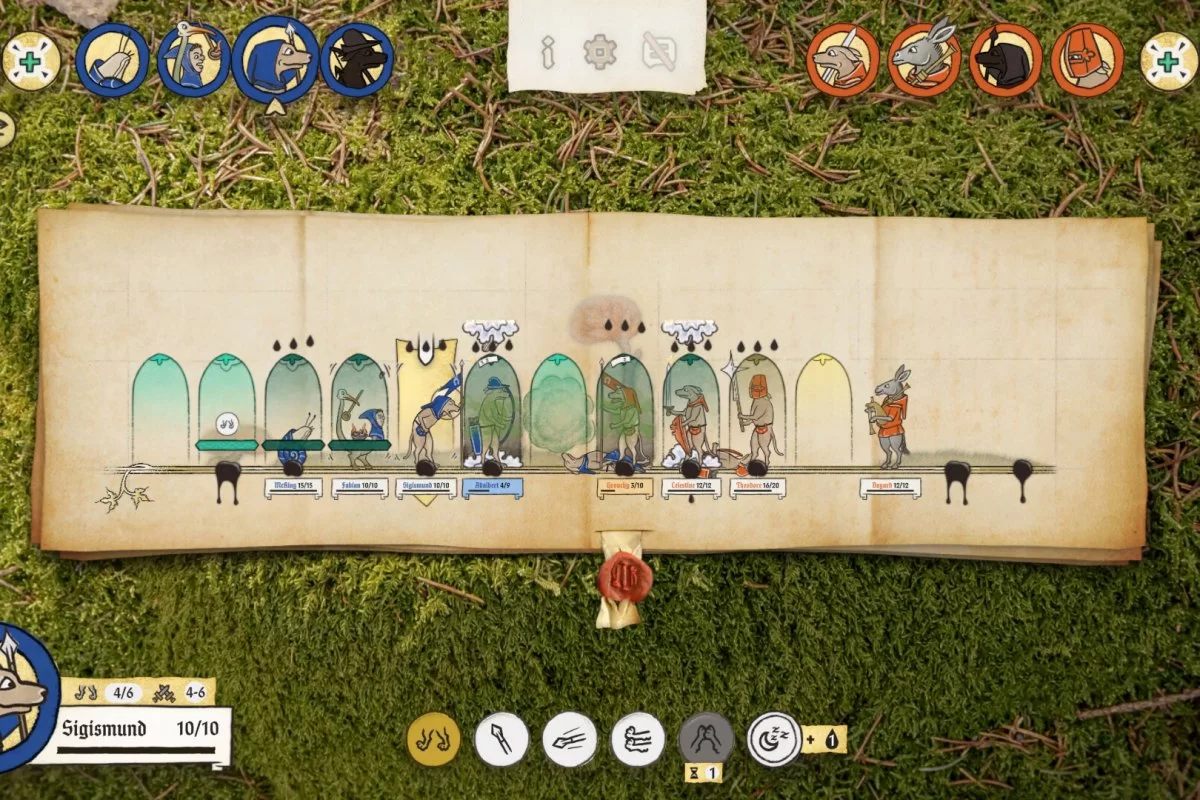Click the red wax seal below the scroll
1200x800 pixels.
click(x=625, y=577)
